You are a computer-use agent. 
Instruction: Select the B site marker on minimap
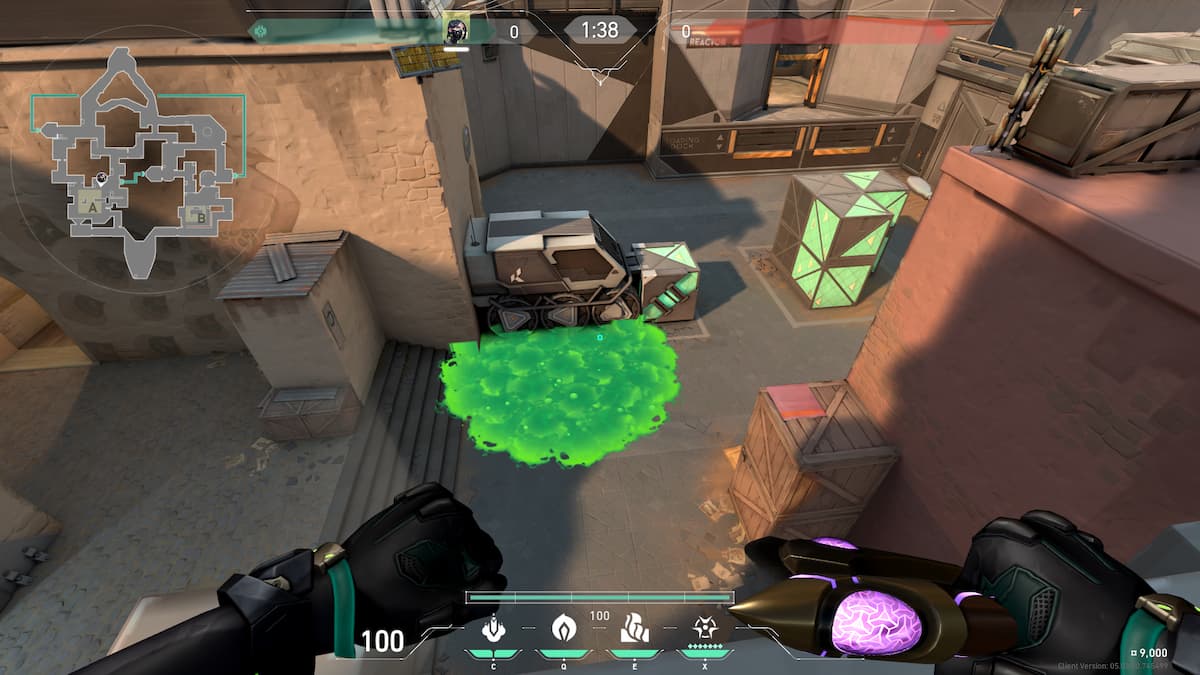tap(200, 213)
